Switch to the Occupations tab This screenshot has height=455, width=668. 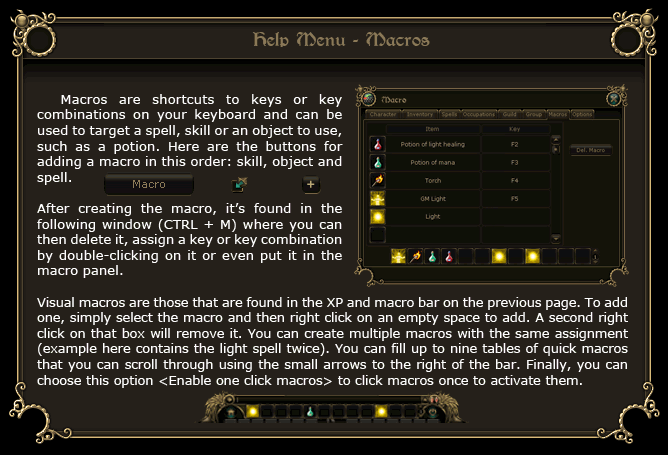480,115
